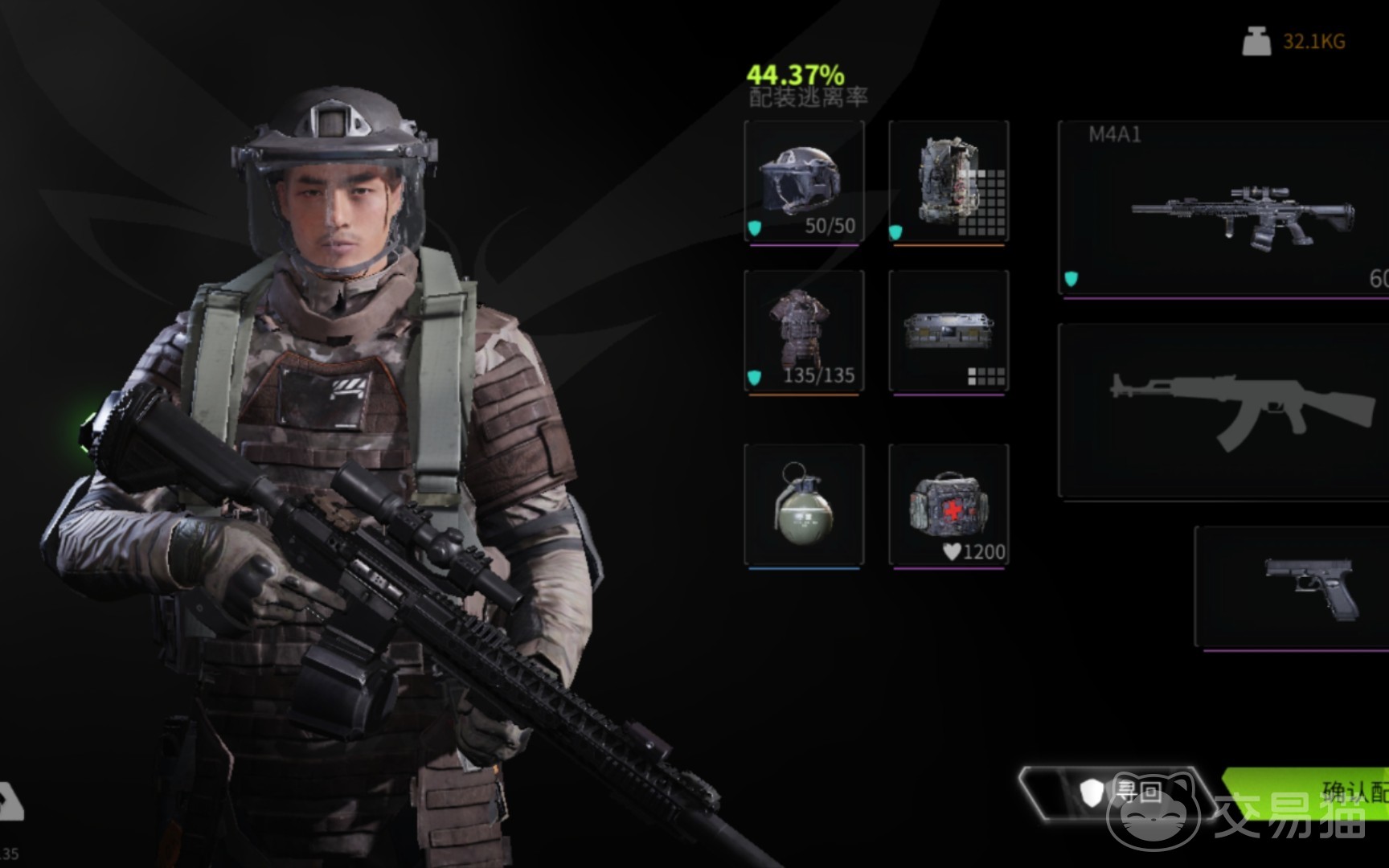This screenshot has height=868, width=1389.
Task: Open the backpack equipment slot
Action: click(949, 182)
